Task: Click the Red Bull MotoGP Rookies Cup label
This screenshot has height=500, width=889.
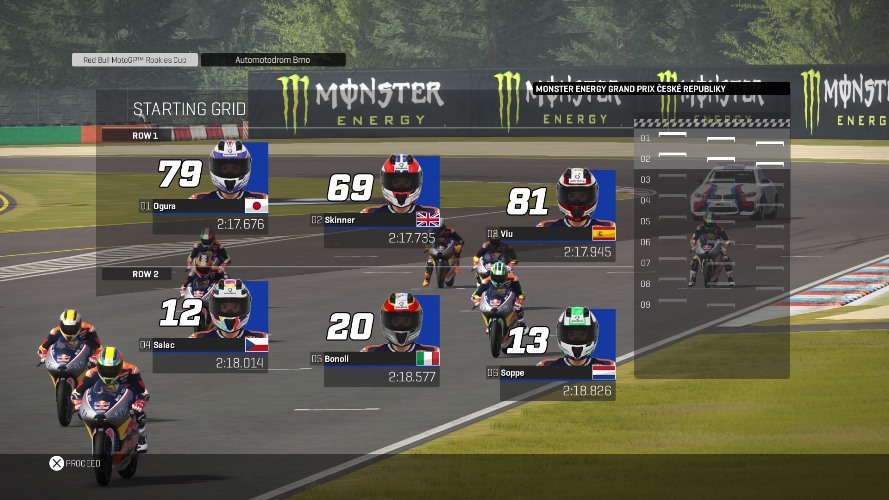Action: point(135,60)
